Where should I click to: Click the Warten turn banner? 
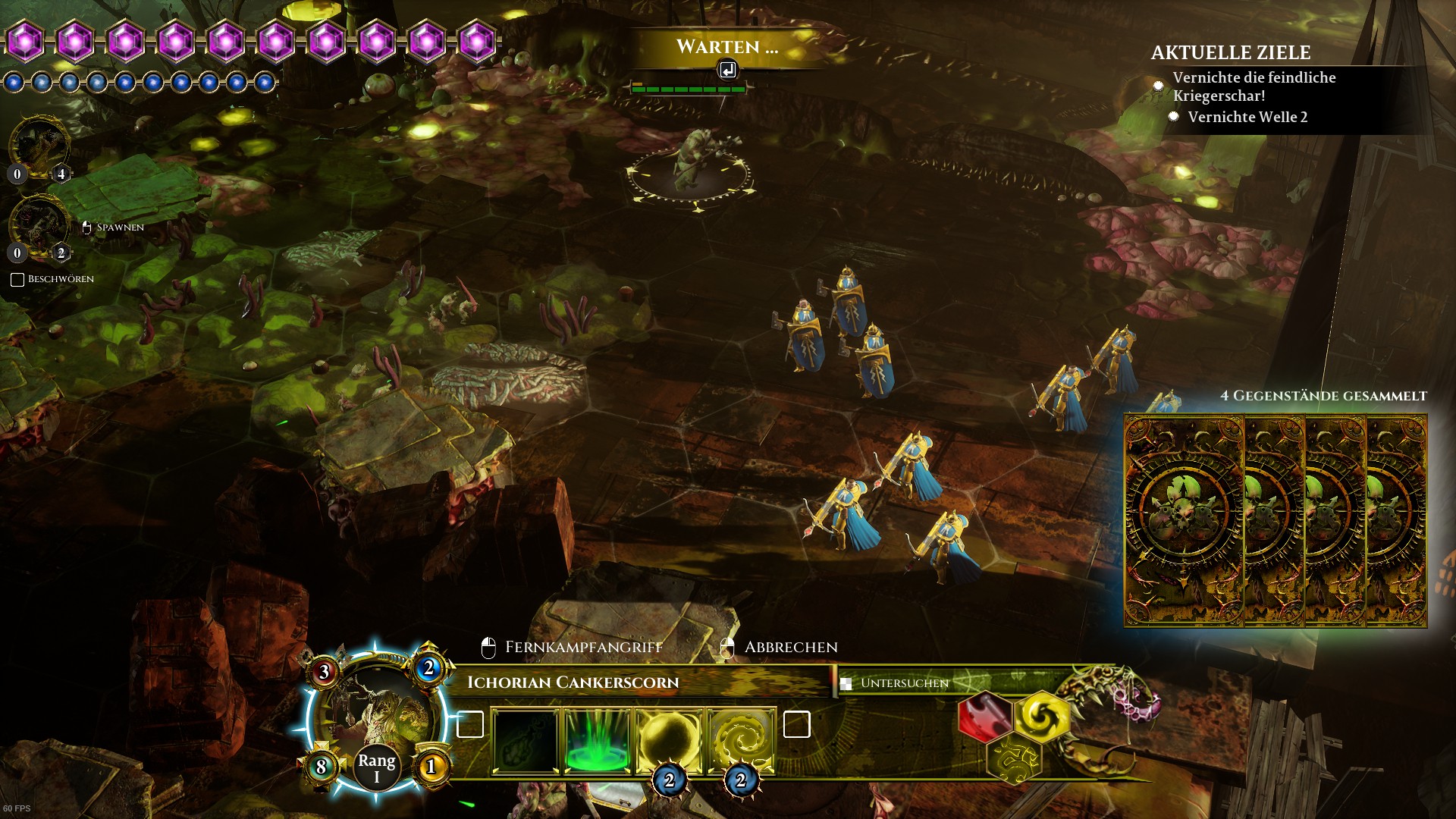[x=726, y=49]
